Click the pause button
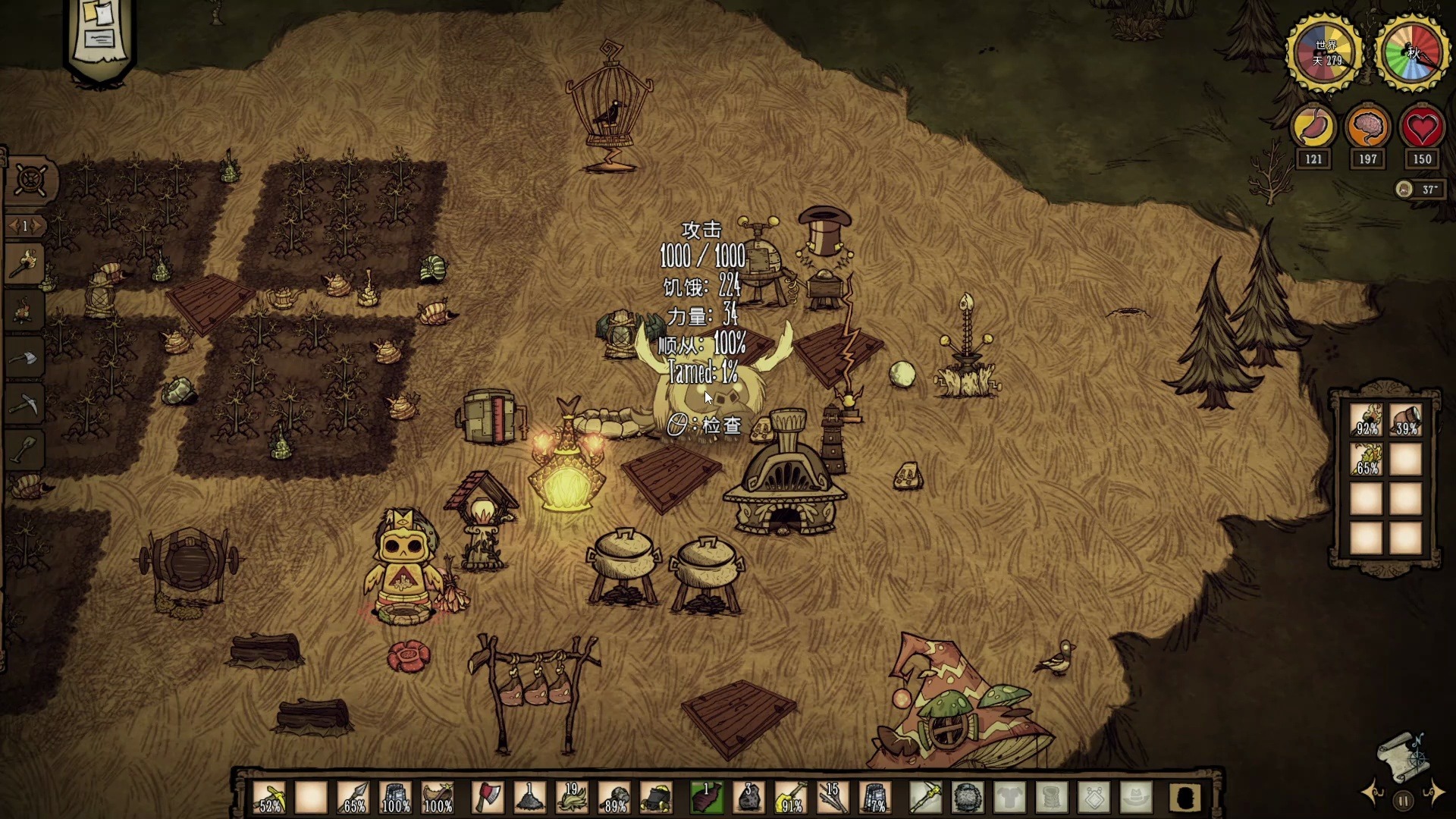Screen dimensions: 1456x819 coord(1403,800)
